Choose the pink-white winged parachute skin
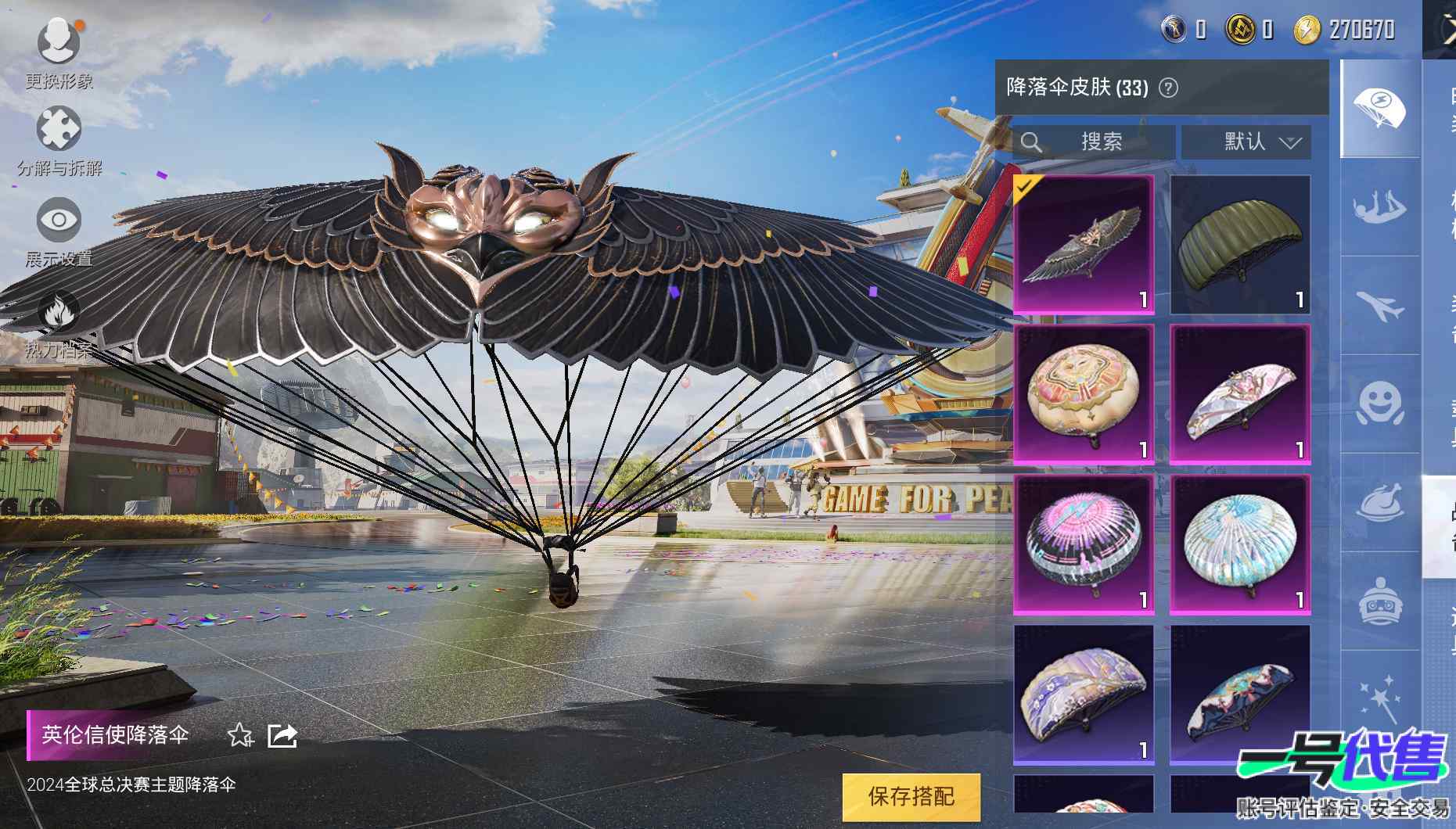This screenshot has height=829, width=1456. coord(1240,394)
